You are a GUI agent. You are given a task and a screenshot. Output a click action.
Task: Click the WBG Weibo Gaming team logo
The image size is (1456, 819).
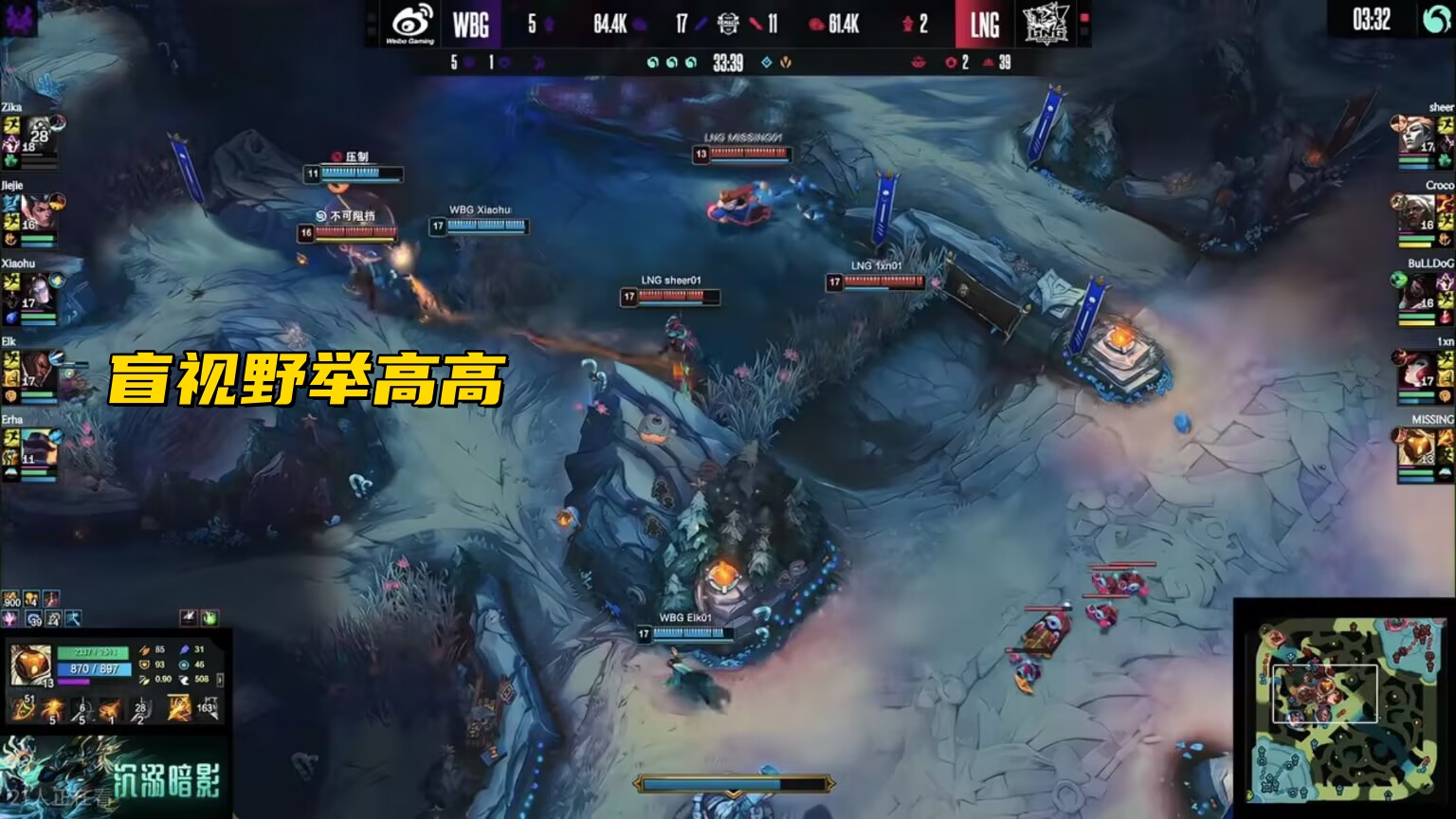pyautogui.click(x=409, y=24)
